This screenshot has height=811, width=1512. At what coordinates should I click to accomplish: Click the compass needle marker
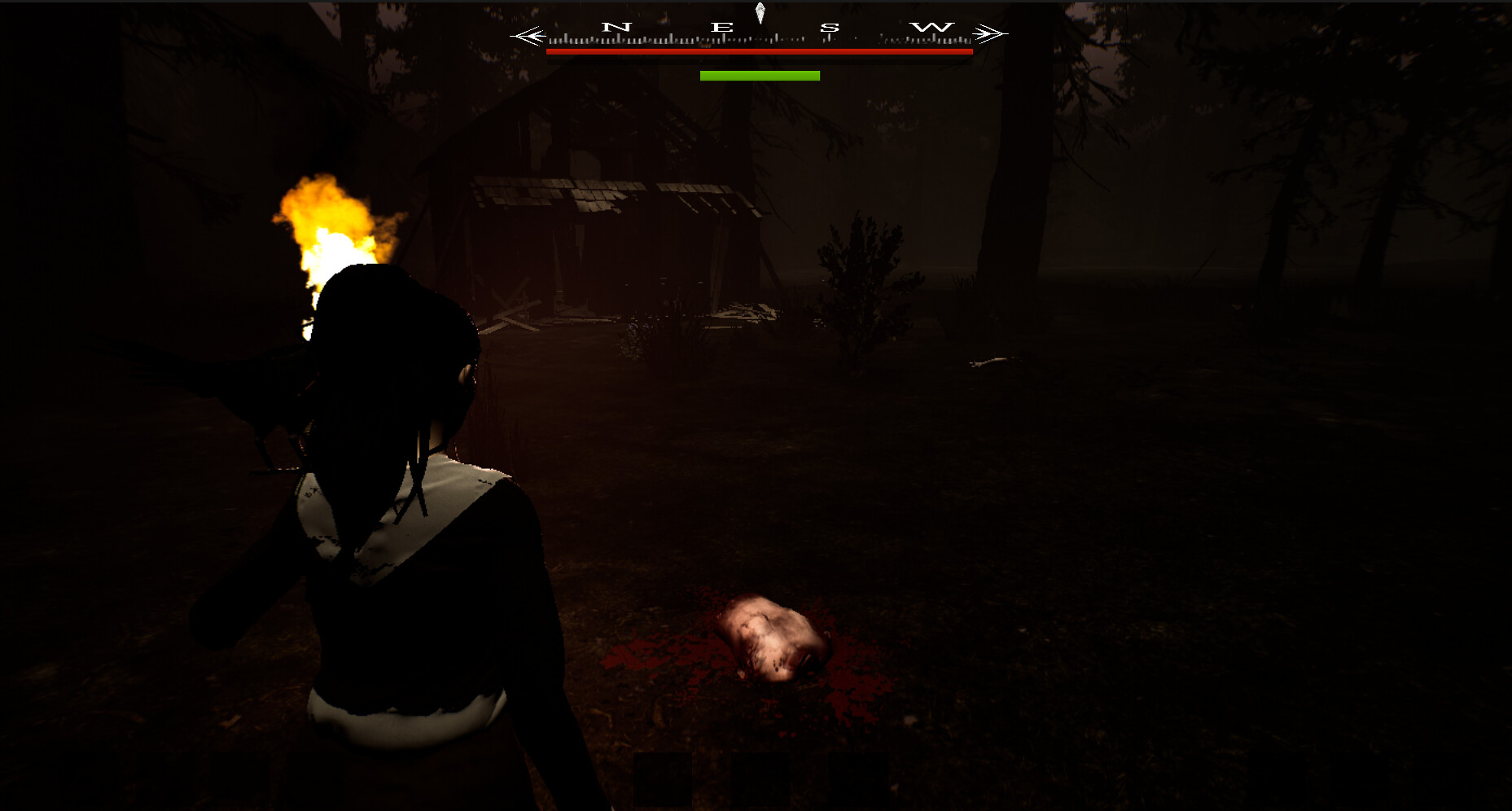762,11
